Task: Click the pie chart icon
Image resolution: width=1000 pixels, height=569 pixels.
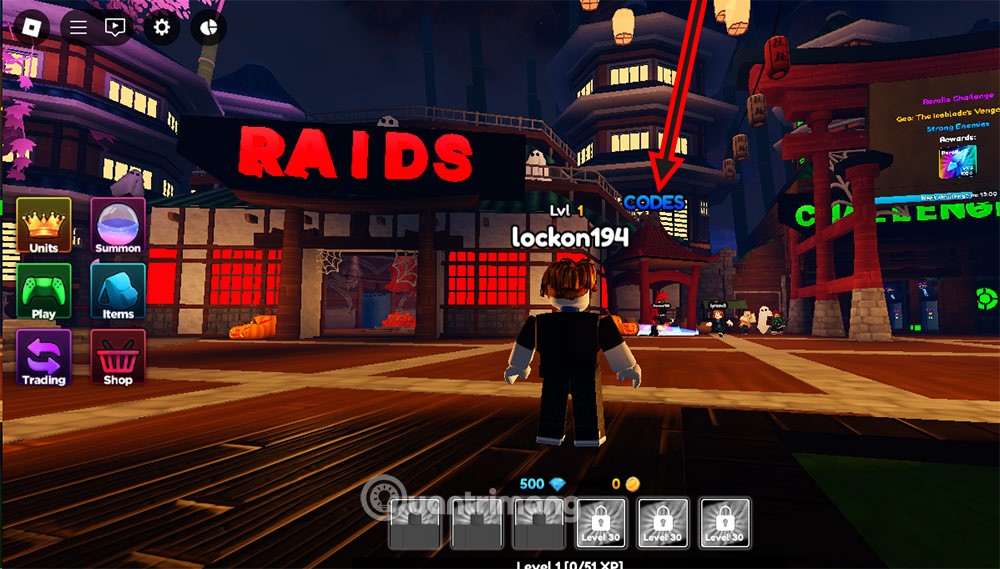Action: pos(209,27)
